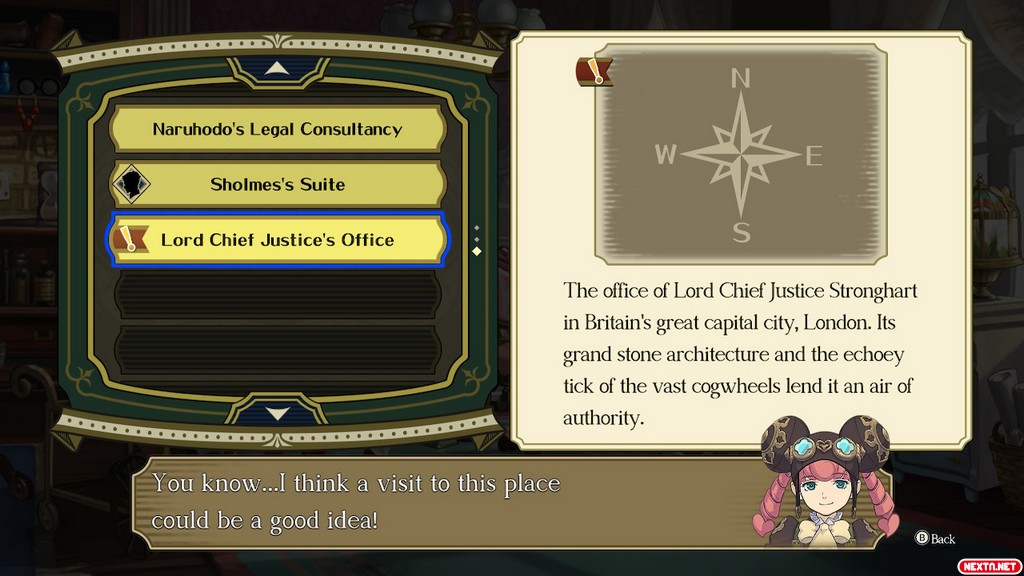Image resolution: width=1024 pixels, height=576 pixels.
Task: Travel to Lord Chief Justice's Office
Action: coord(277,240)
